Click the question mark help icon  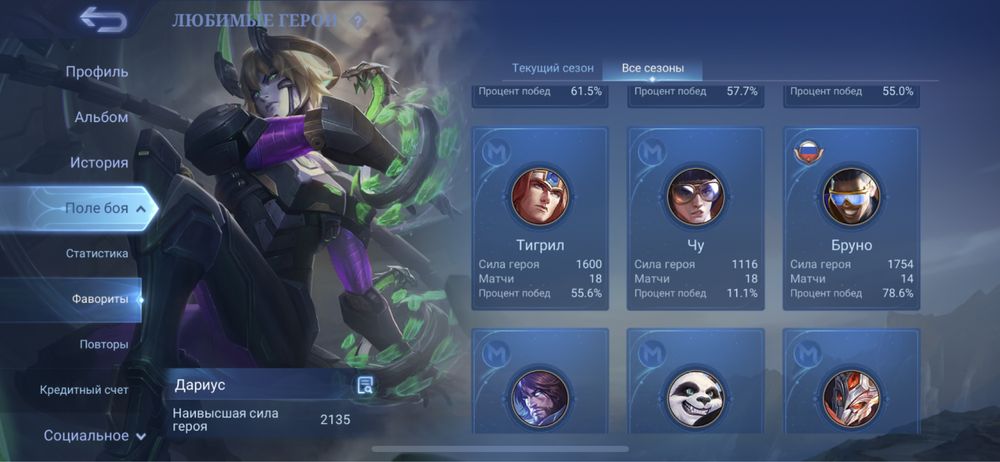[x=357, y=21]
